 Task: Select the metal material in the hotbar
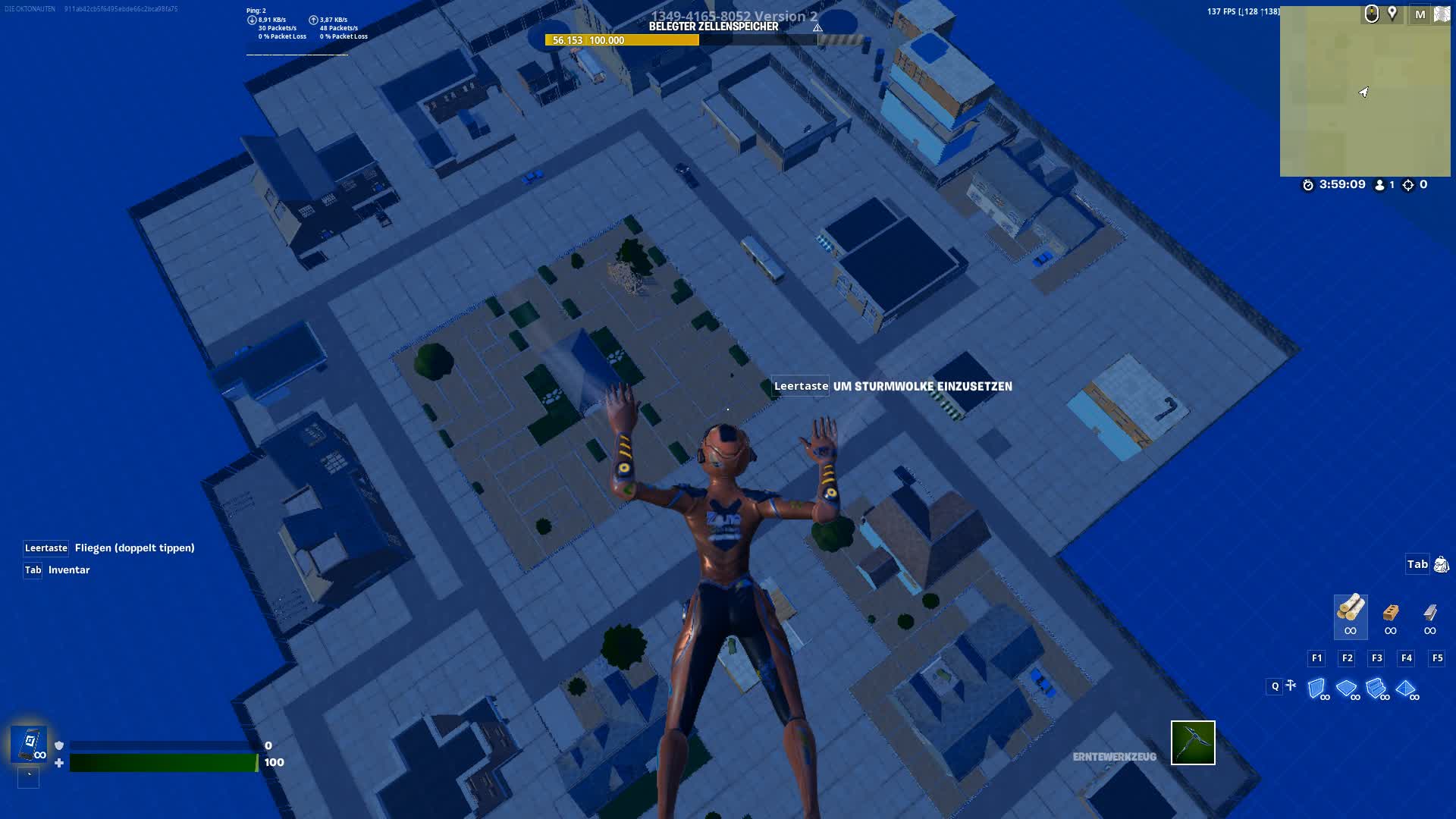tap(1429, 612)
